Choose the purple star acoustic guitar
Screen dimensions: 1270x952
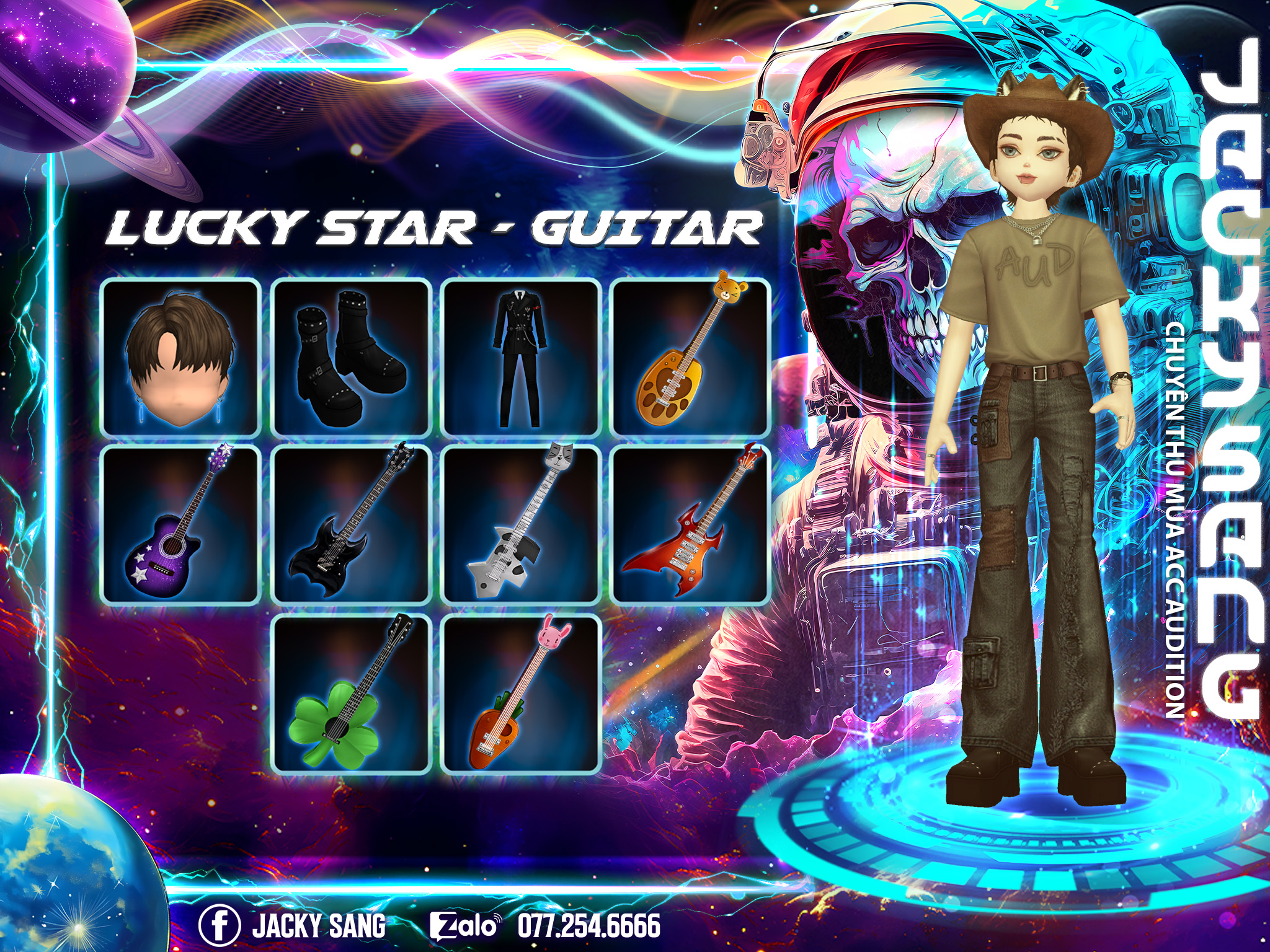tap(180, 524)
